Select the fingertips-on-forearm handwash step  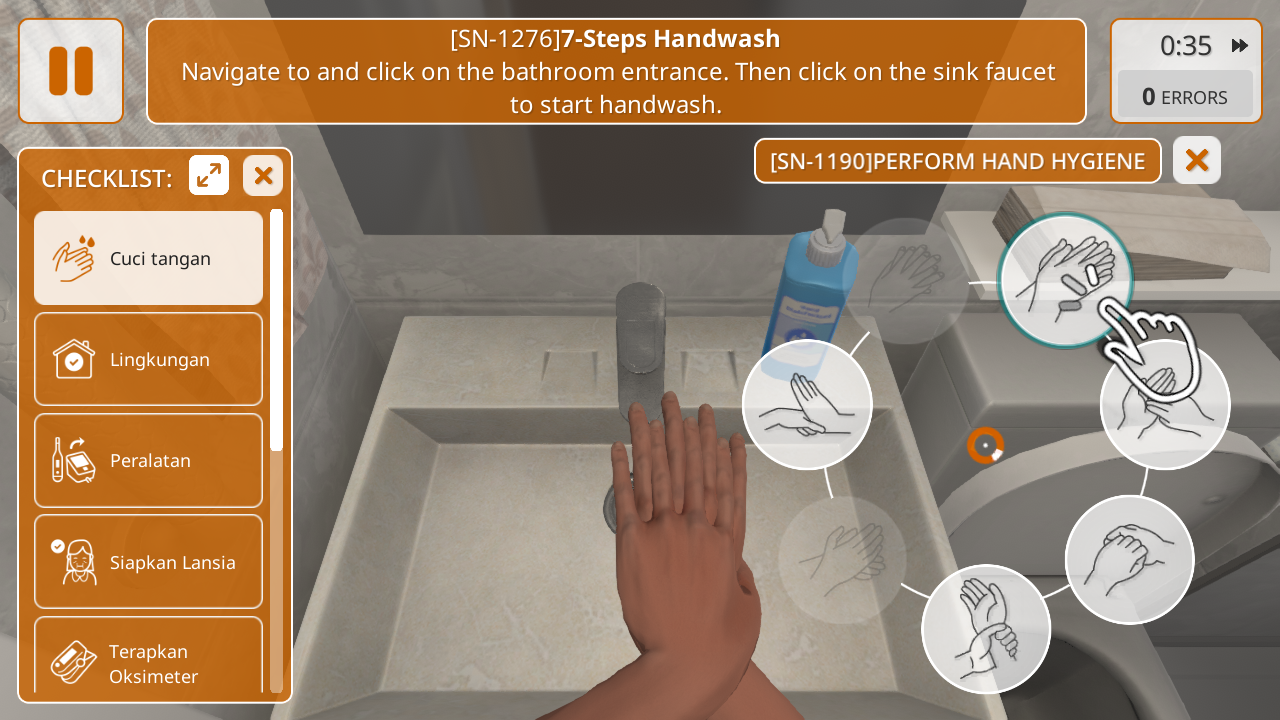pos(807,404)
